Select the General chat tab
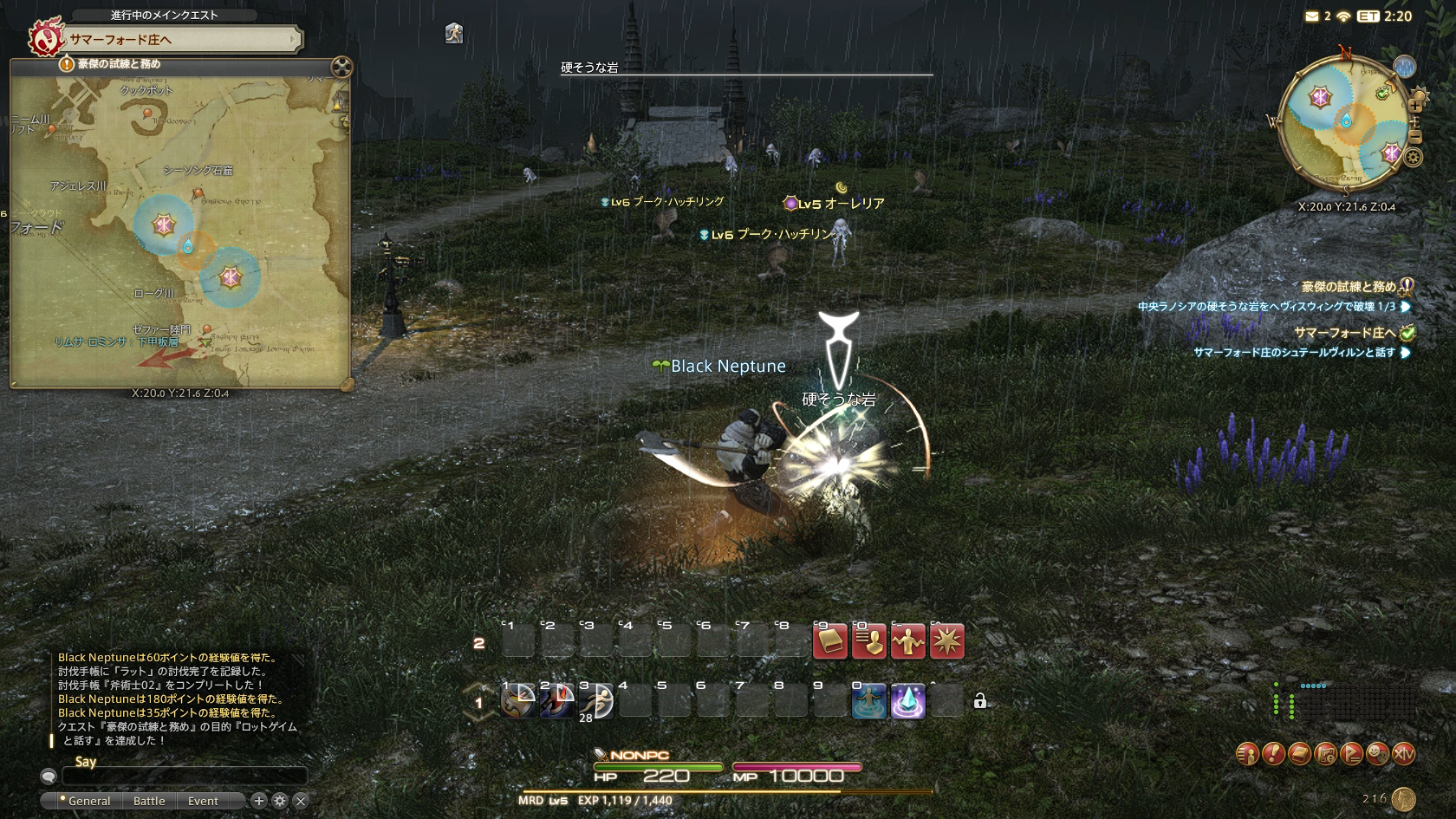This screenshot has width=1456, height=819. click(x=88, y=801)
